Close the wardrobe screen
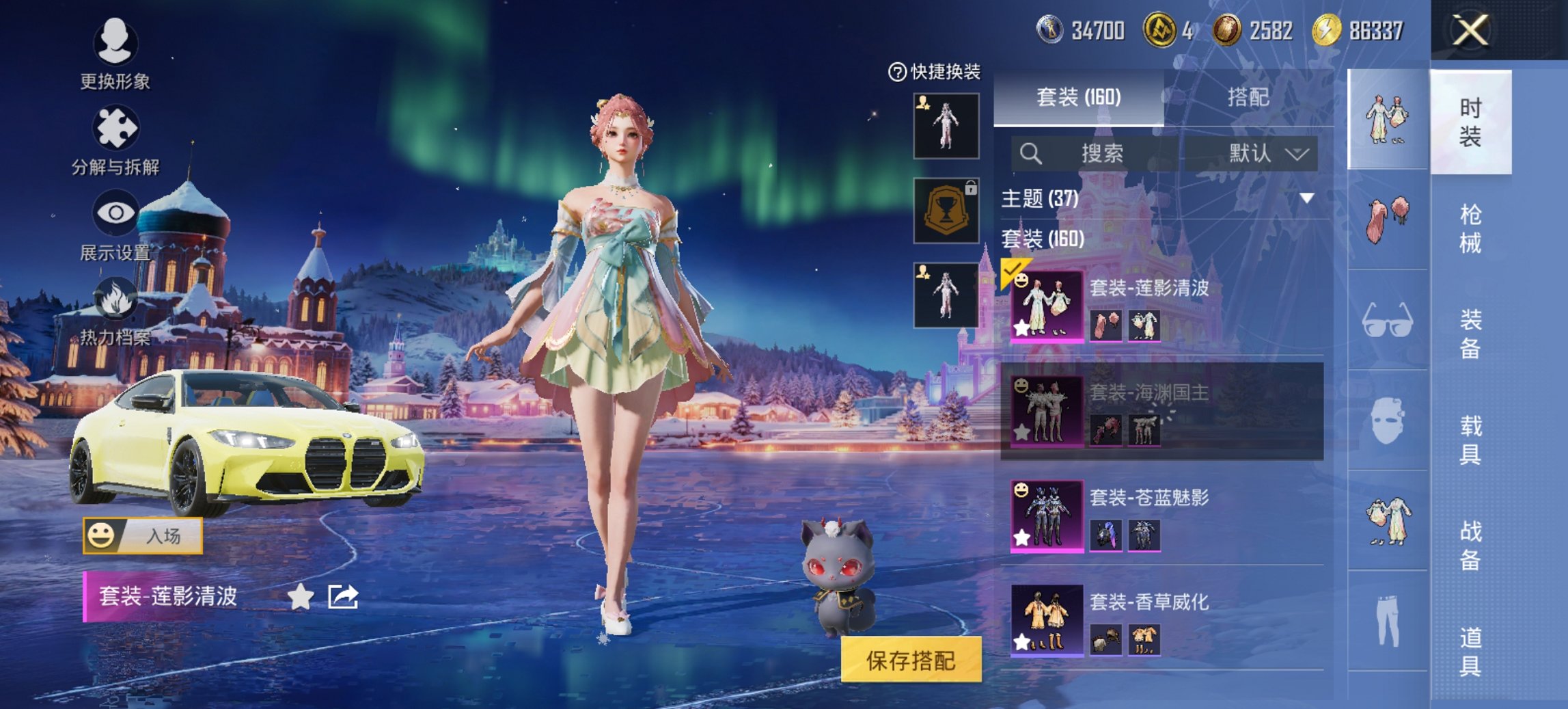This screenshot has height=709, width=1568. click(x=1470, y=31)
